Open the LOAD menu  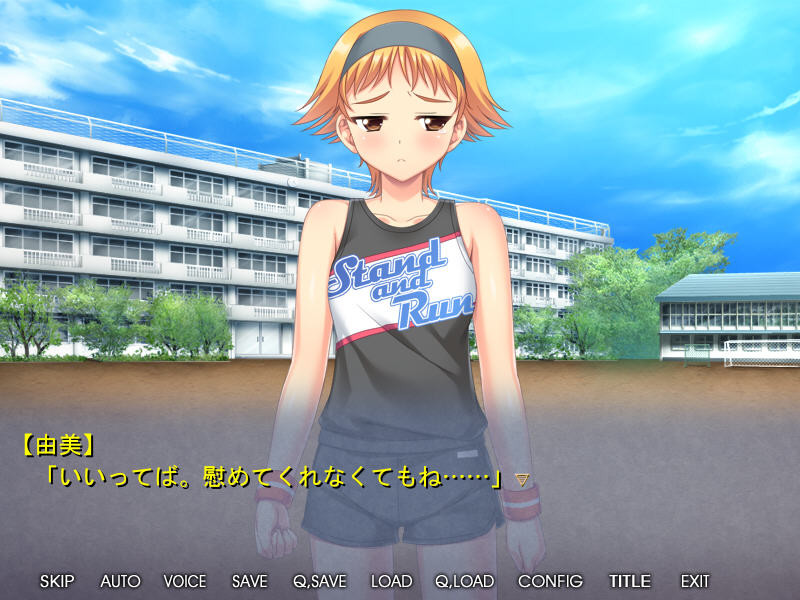[x=391, y=581]
